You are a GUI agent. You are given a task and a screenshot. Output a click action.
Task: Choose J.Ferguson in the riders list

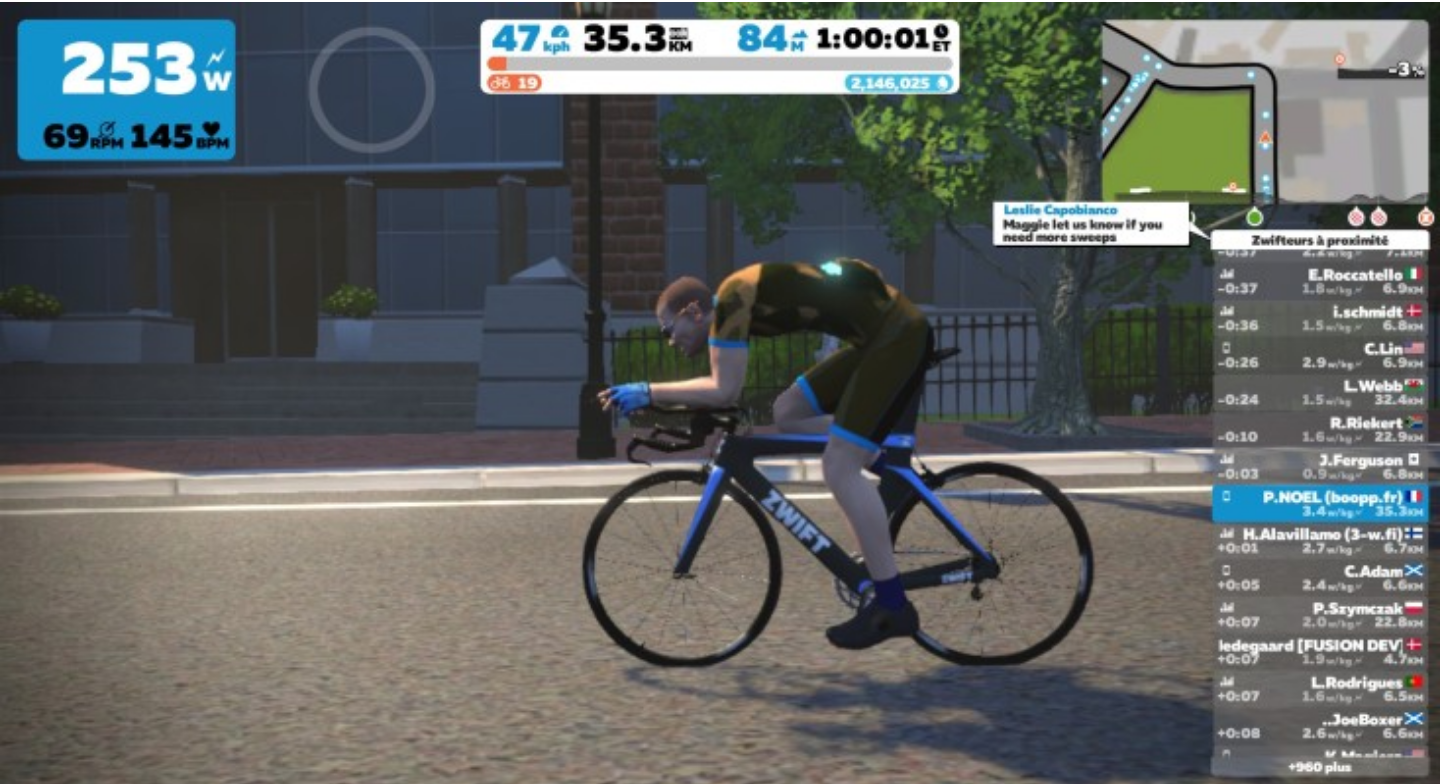pos(1320,466)
